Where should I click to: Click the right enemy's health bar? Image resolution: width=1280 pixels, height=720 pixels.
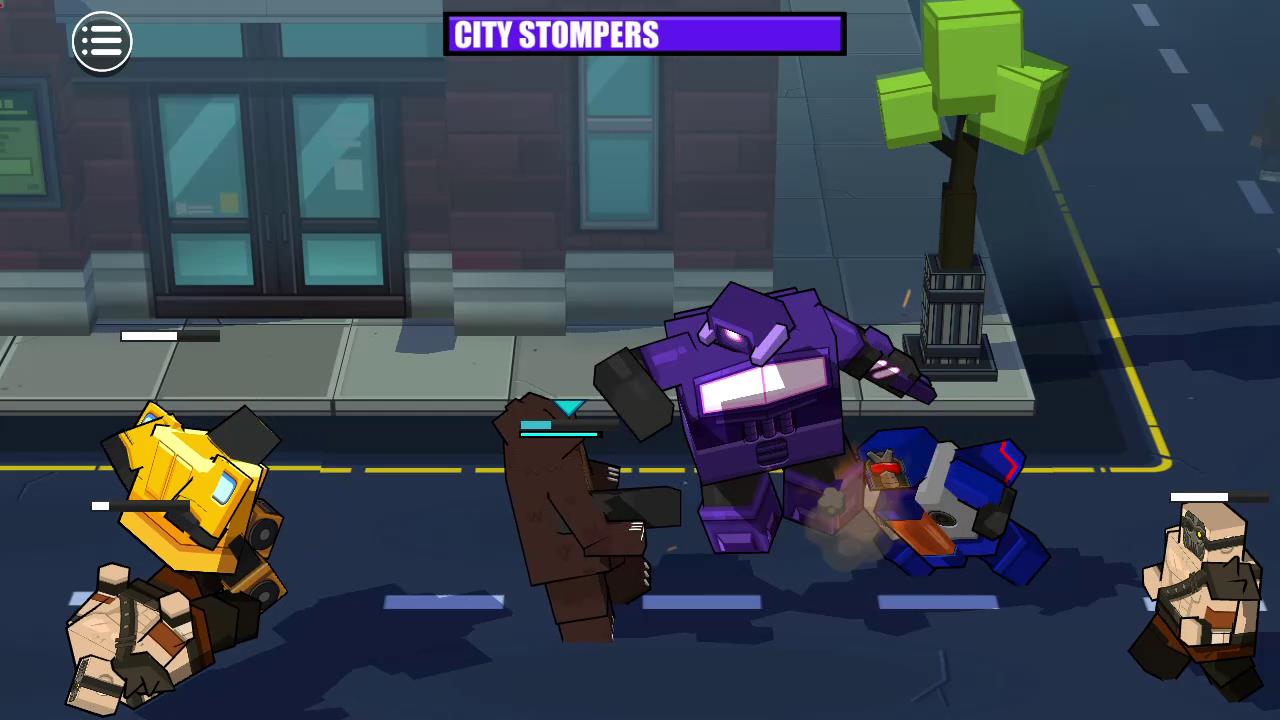(1200, 496)
